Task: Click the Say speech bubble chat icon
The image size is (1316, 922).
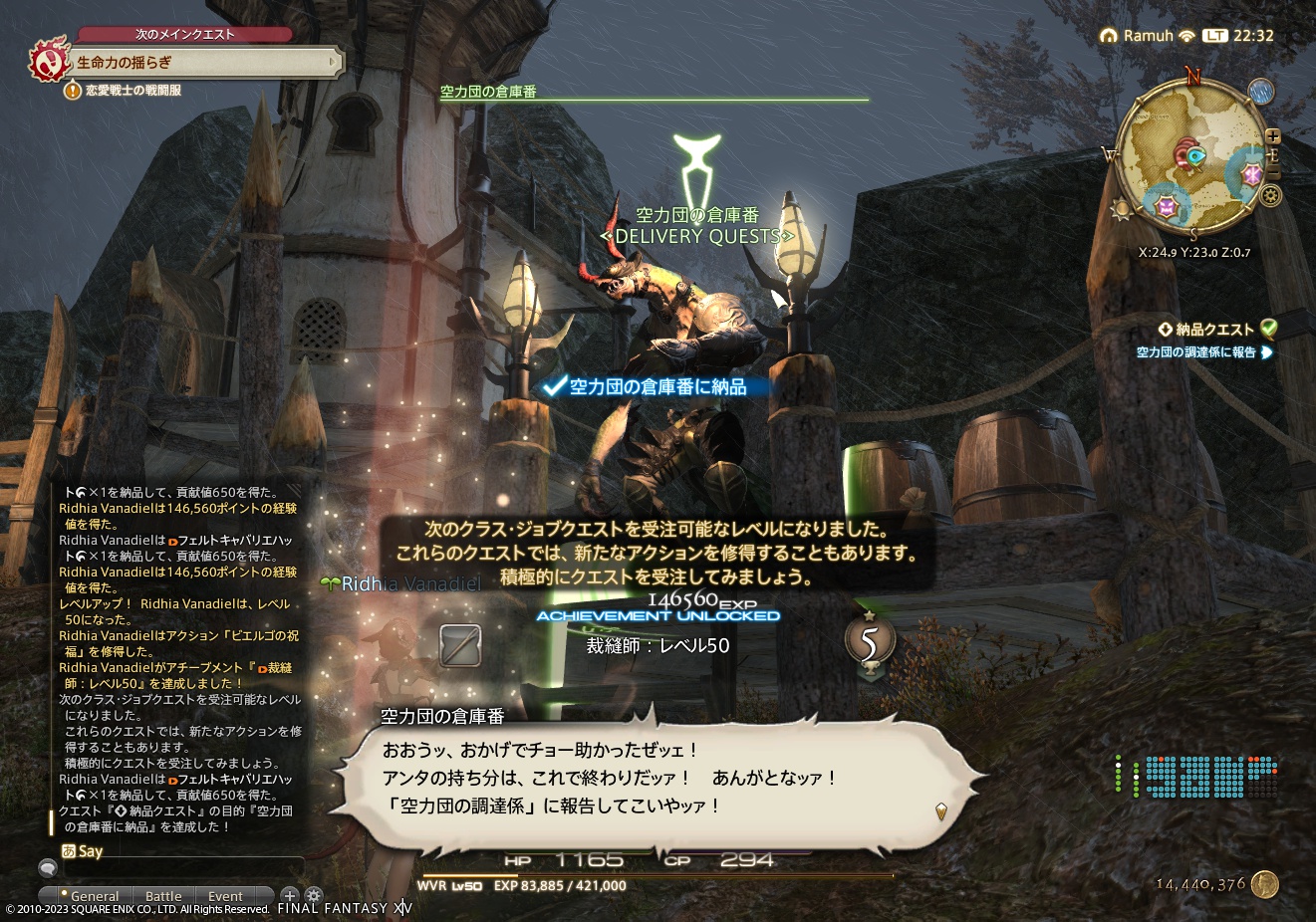Action: [x=49, y=868]
